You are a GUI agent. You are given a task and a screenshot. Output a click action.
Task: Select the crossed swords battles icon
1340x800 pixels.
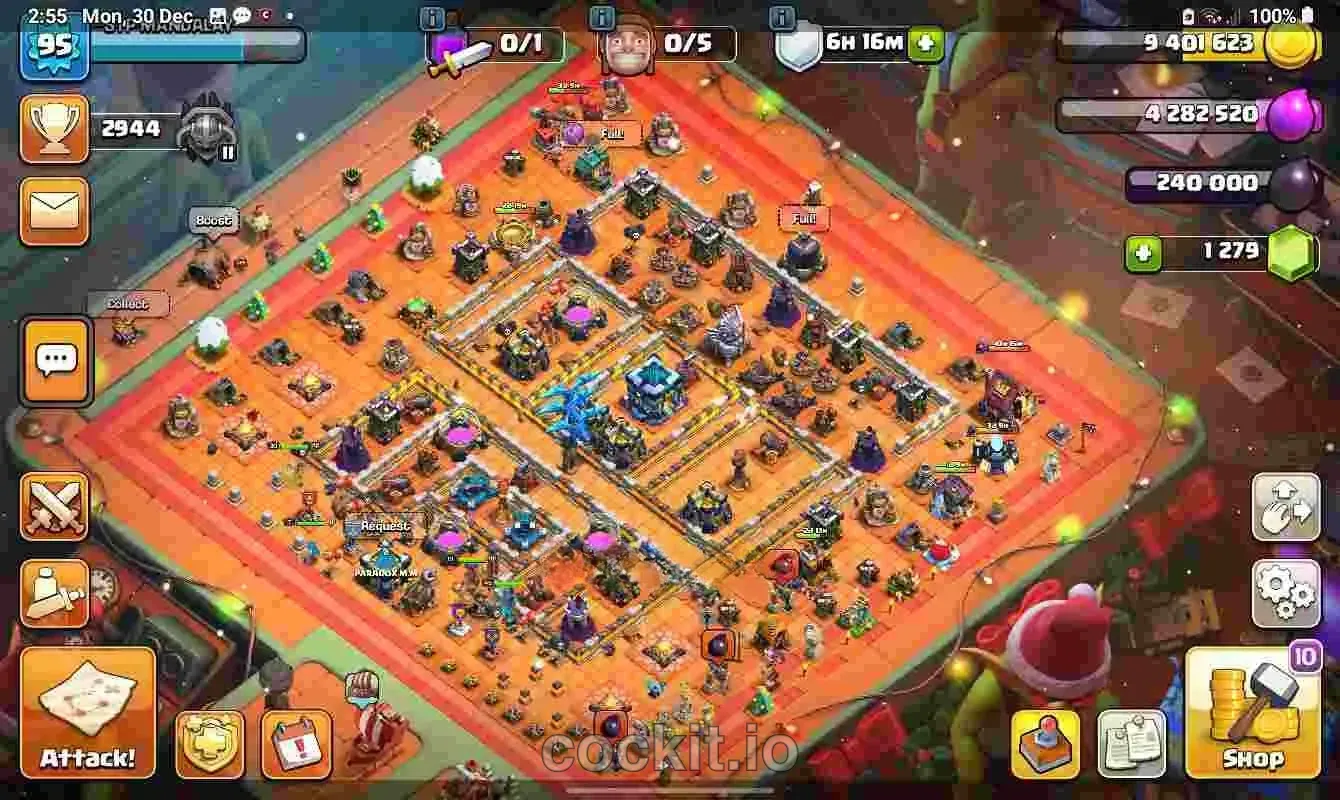pos(55,505)
